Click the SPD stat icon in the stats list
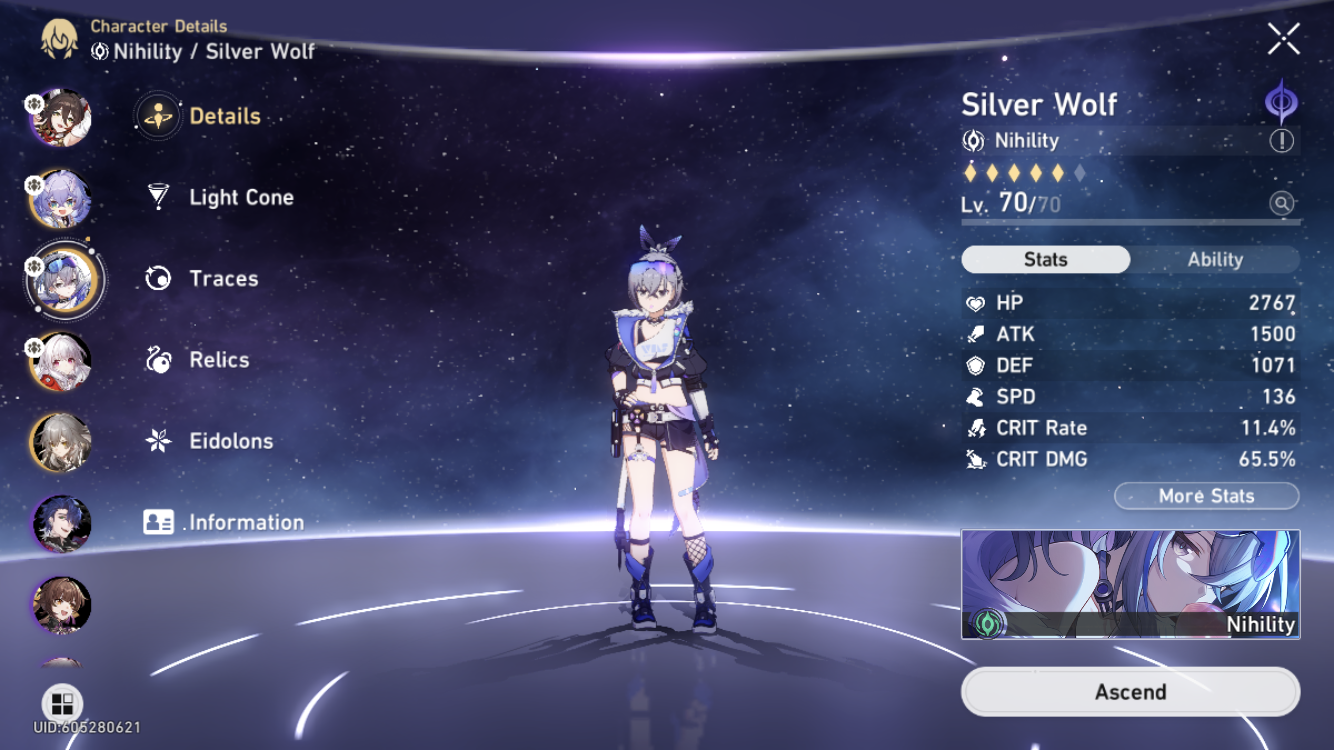The width and height of the screenshot is (1334, 750). [x=975, y=396]
